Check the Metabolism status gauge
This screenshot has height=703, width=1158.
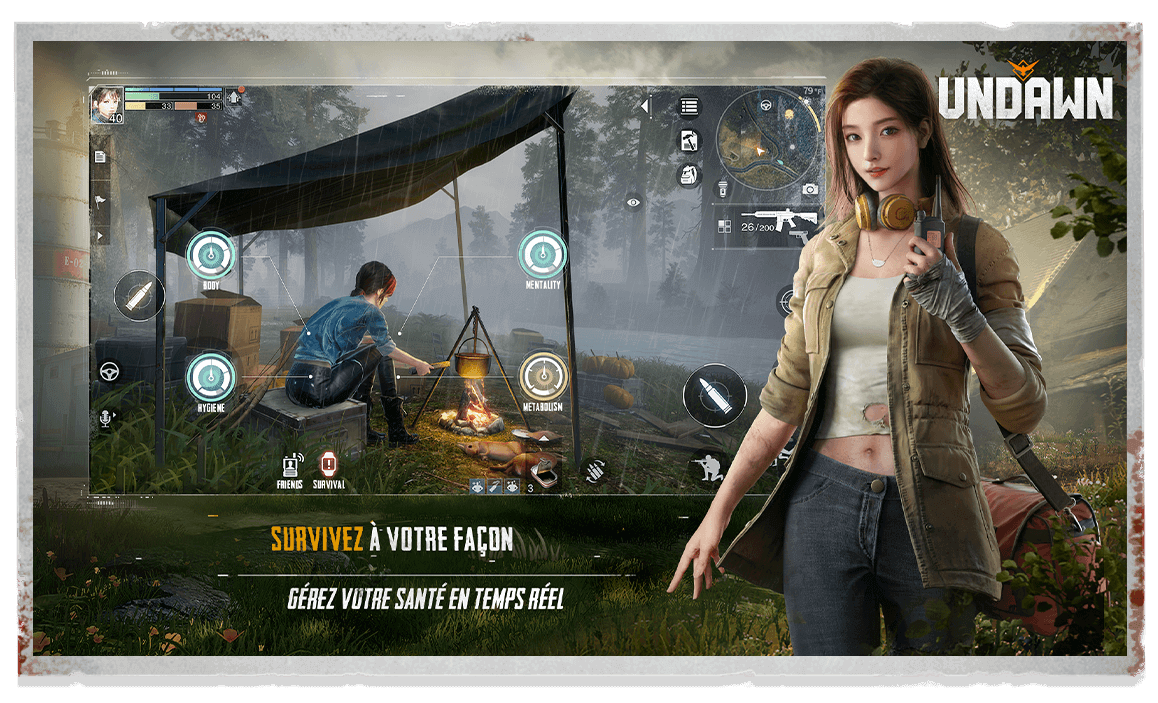(x=543, y=378)
